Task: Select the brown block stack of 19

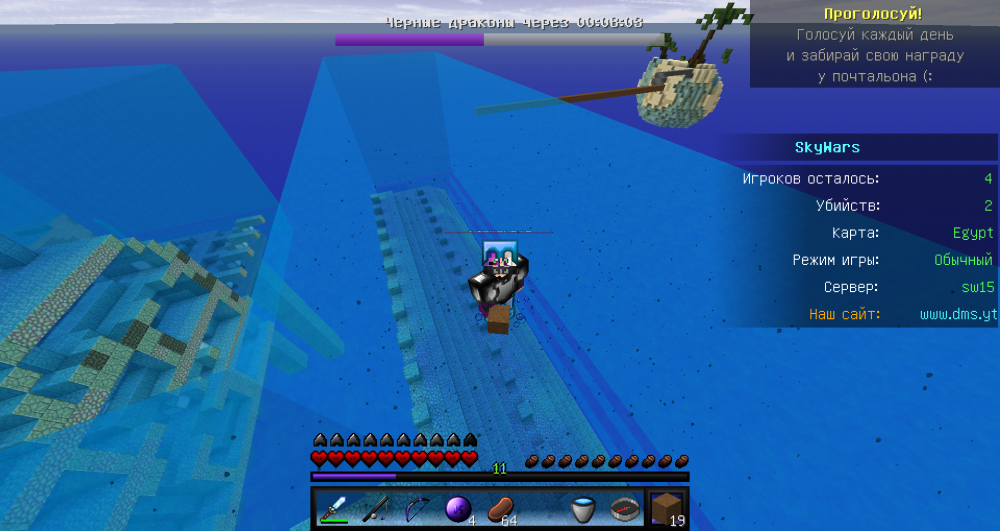Action: [x=667, y=509]
